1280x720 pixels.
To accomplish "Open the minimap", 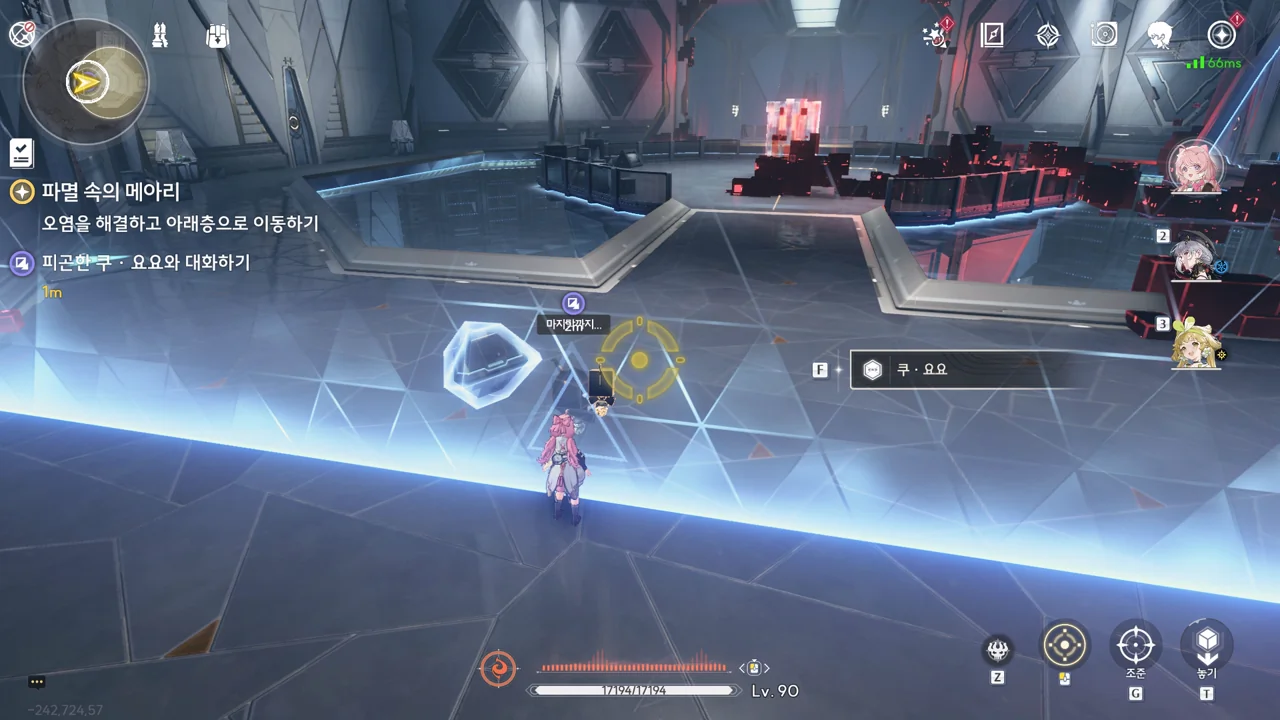I will (86, 81).
